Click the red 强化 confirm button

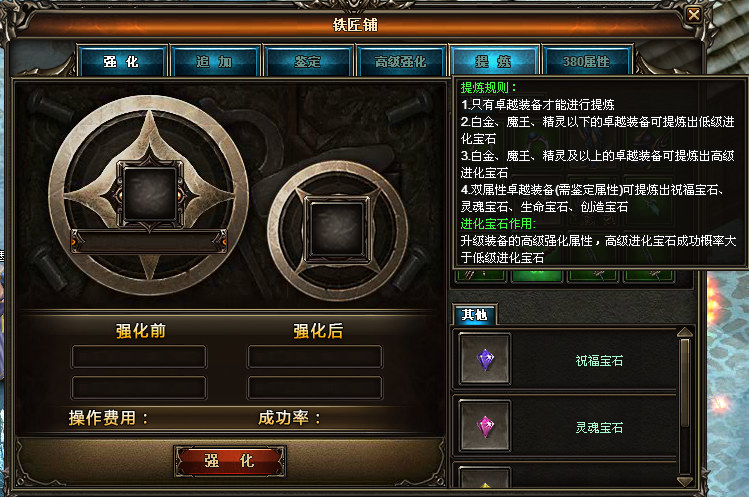(230, 462)
